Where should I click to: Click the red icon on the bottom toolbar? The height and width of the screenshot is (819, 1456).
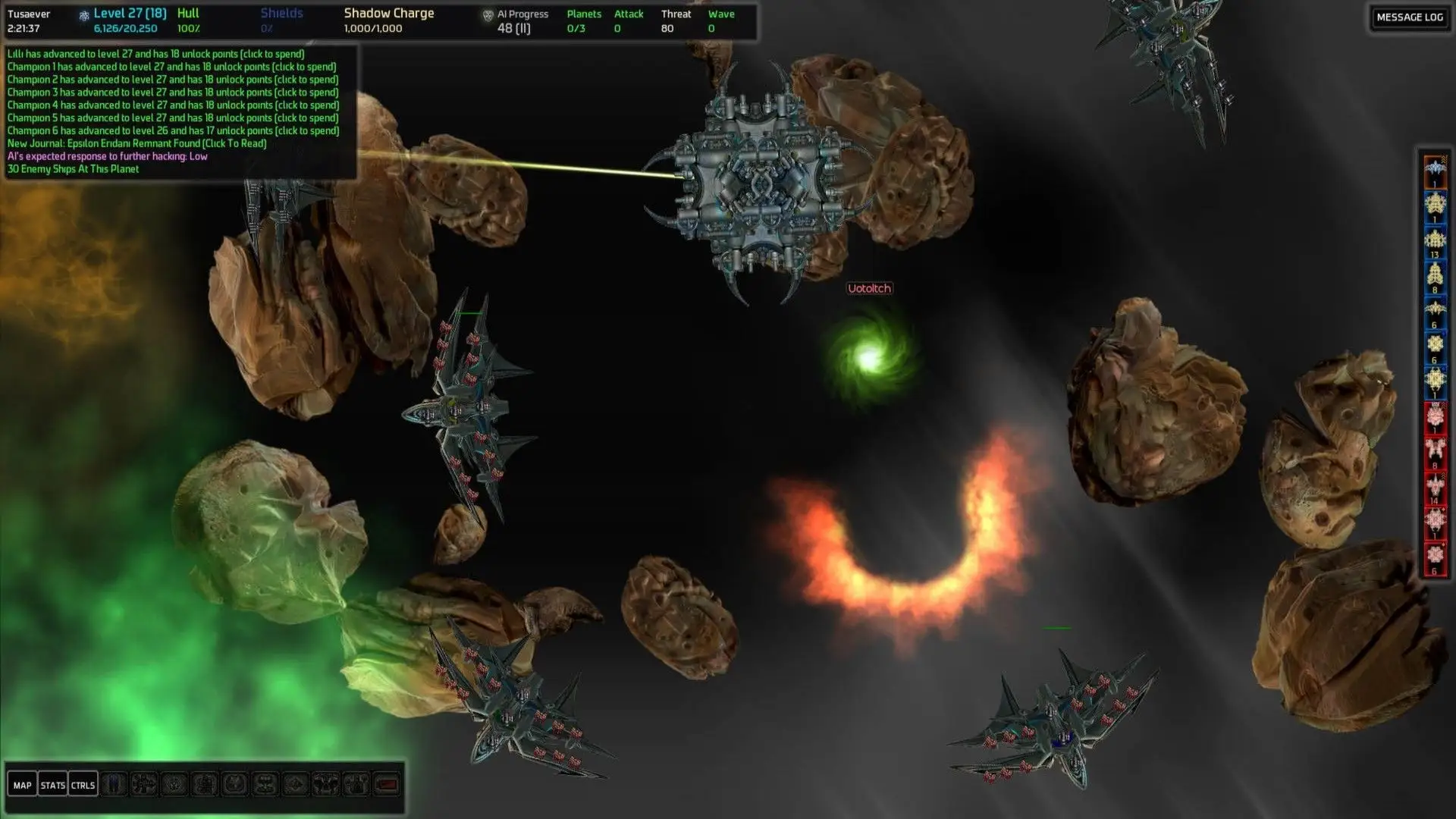387,784
